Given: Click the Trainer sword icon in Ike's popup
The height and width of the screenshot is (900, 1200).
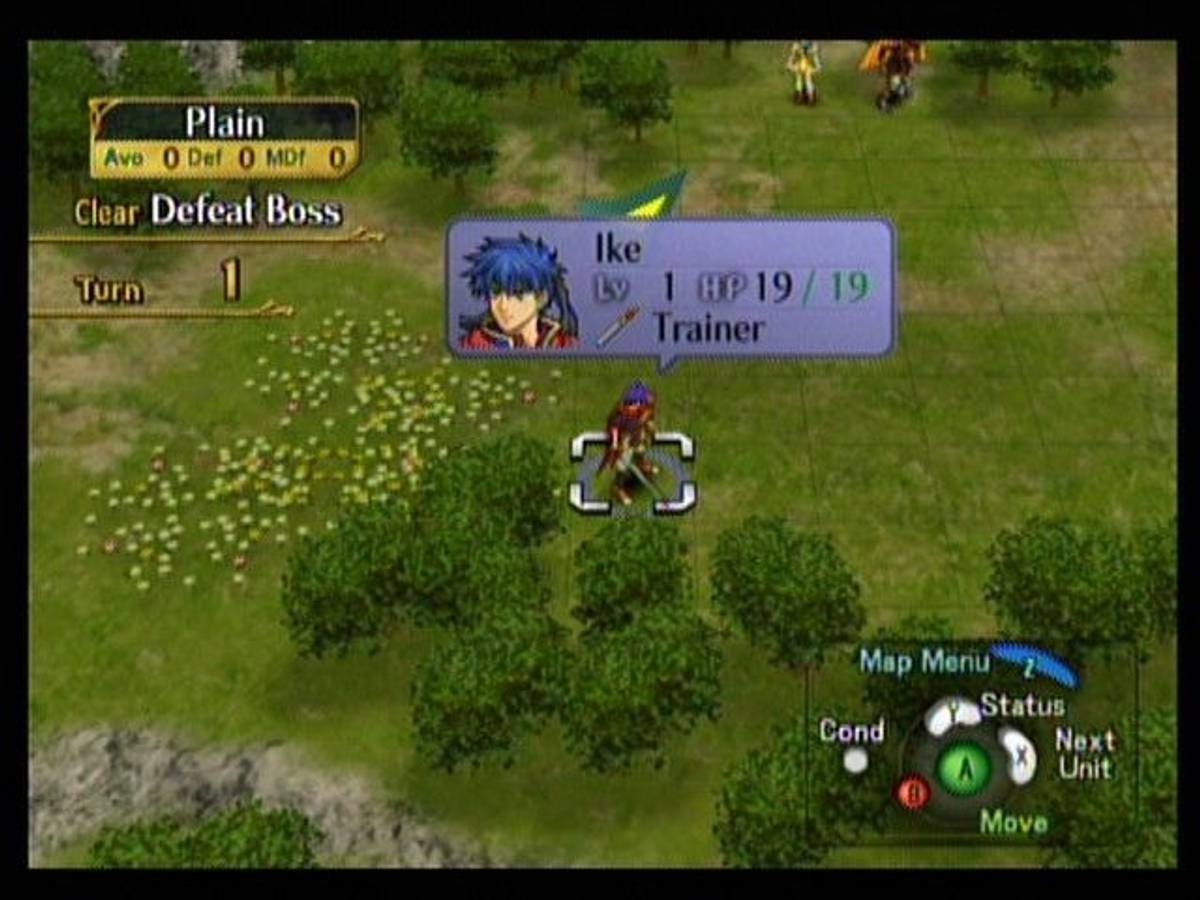Looking at the screenshot, I should pyautogui.click(x=618, y=327).
